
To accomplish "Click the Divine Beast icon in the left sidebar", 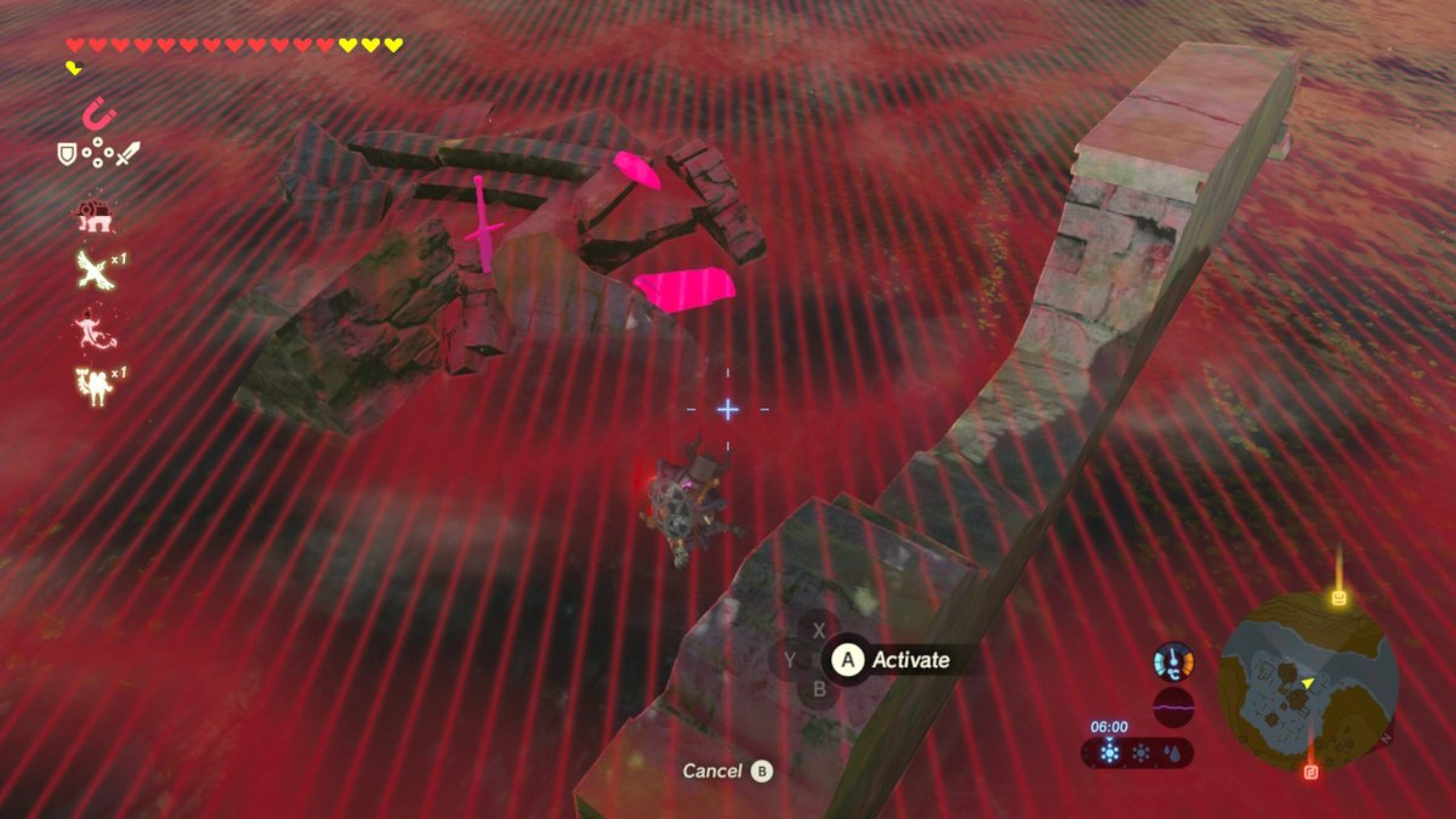I will click(x=96, y=216).
